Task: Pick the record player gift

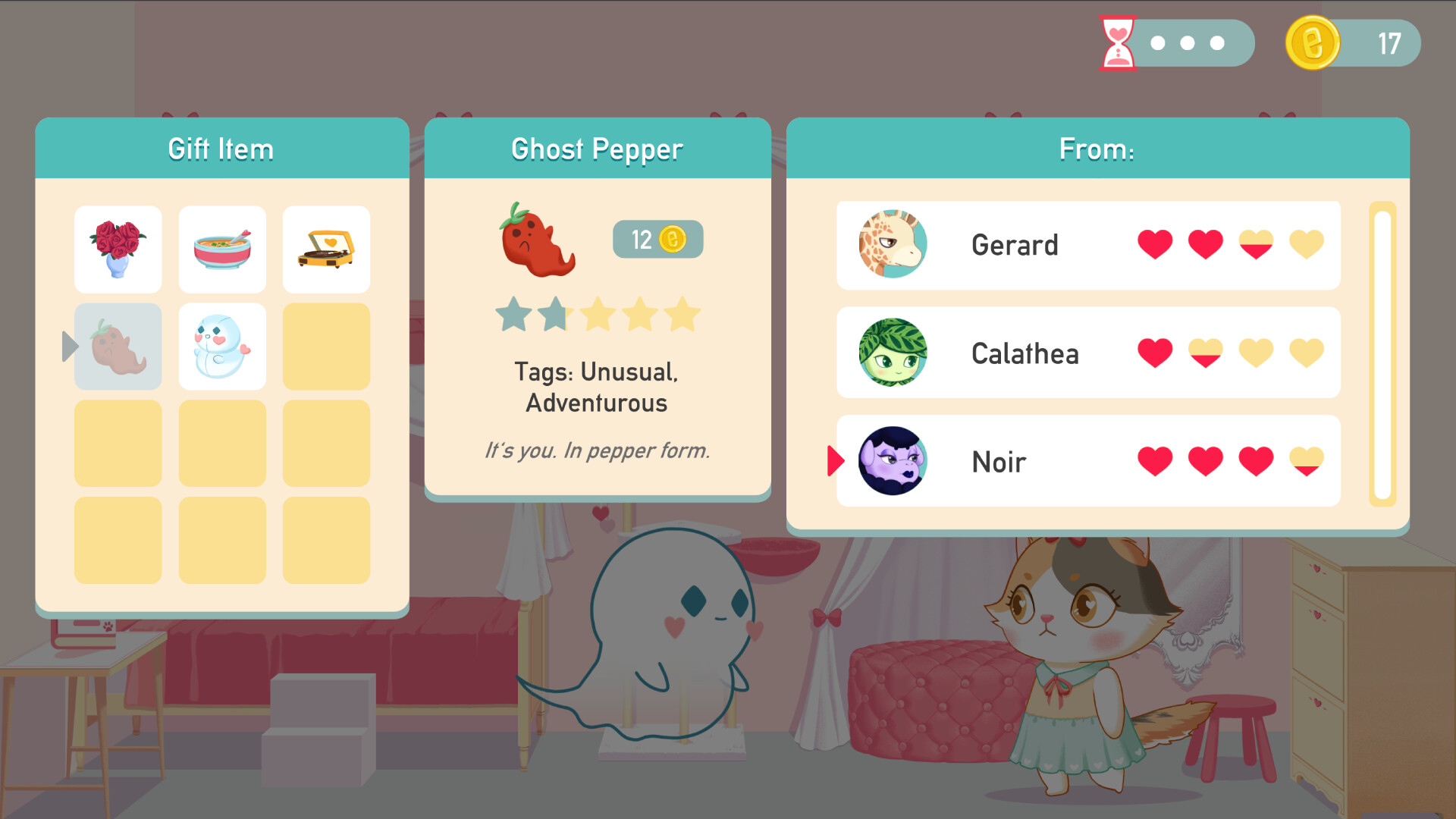Action: [325, 249]
